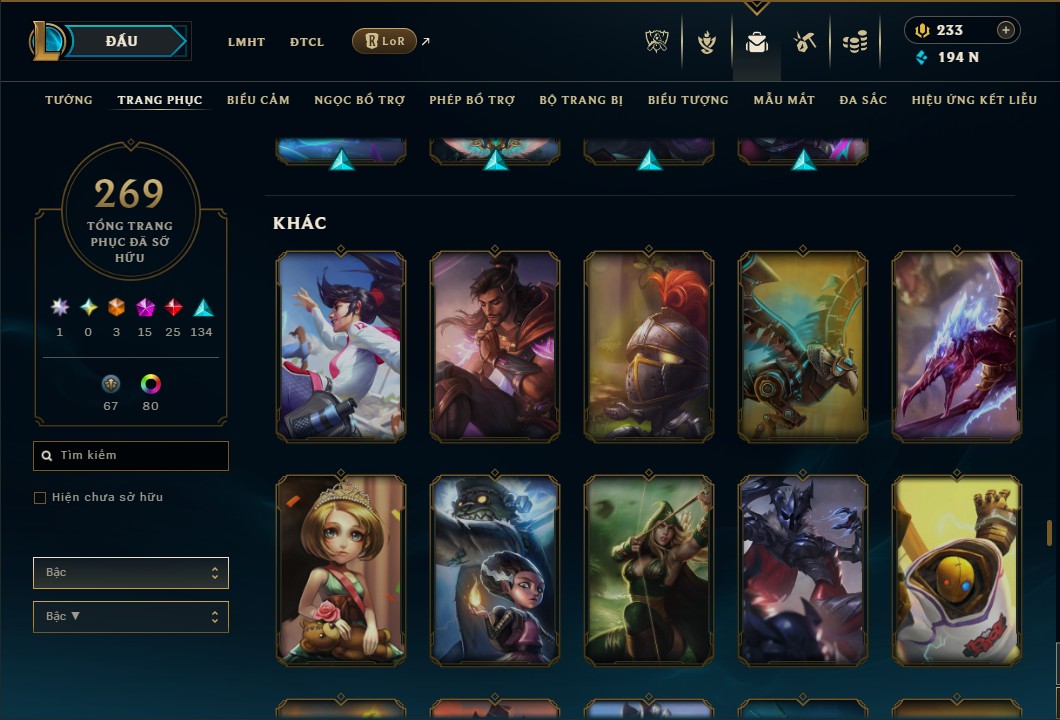1060x720 pixels.
Task: Open the ĐA SẮC tab
Action: [x=863, y=100]
